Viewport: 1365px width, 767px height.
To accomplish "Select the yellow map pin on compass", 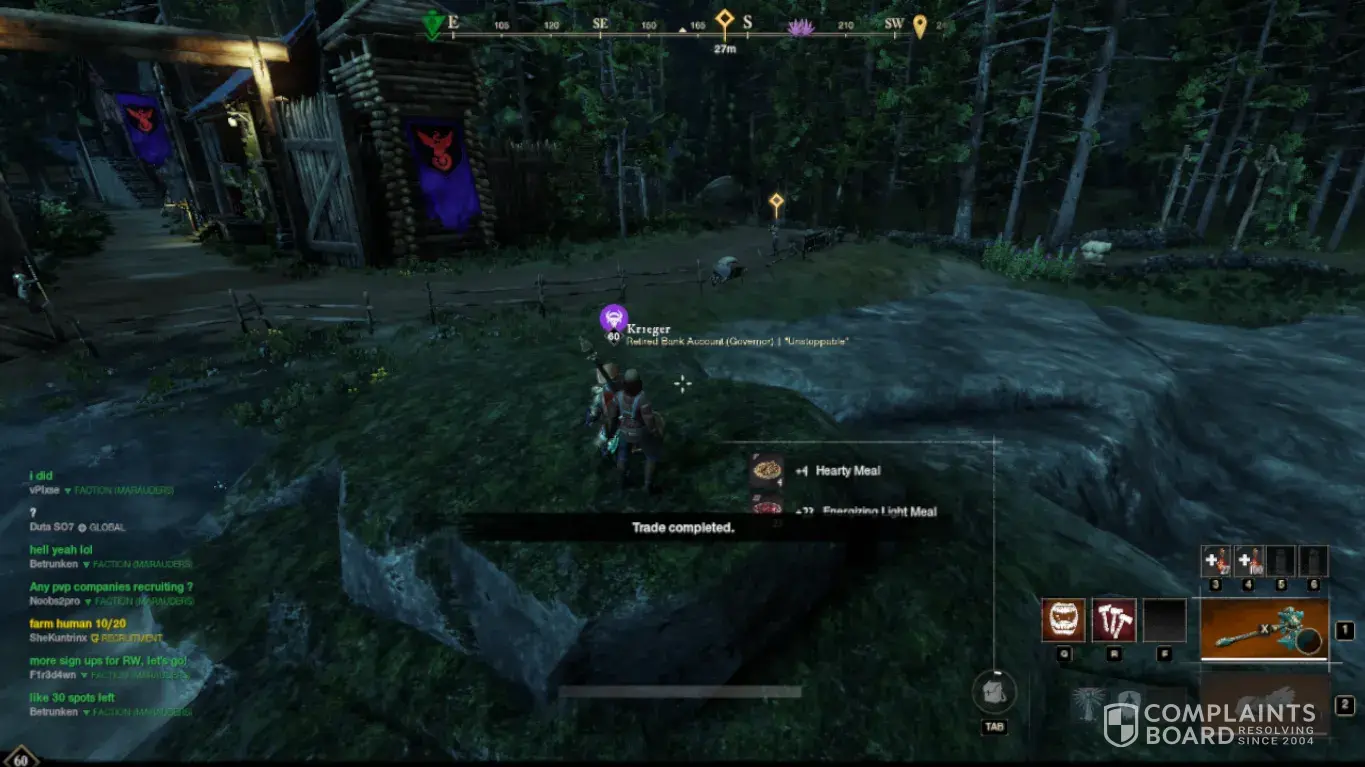I will 919,26.
